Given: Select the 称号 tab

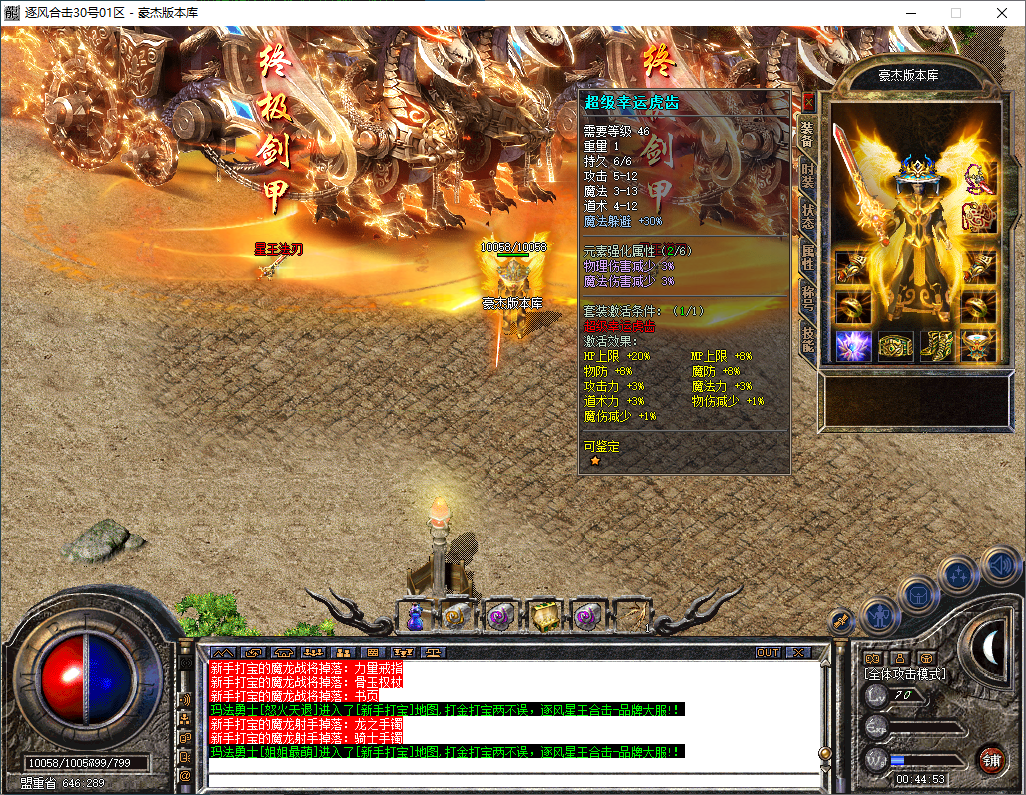Looking at the screenshot, I should 808,297.
